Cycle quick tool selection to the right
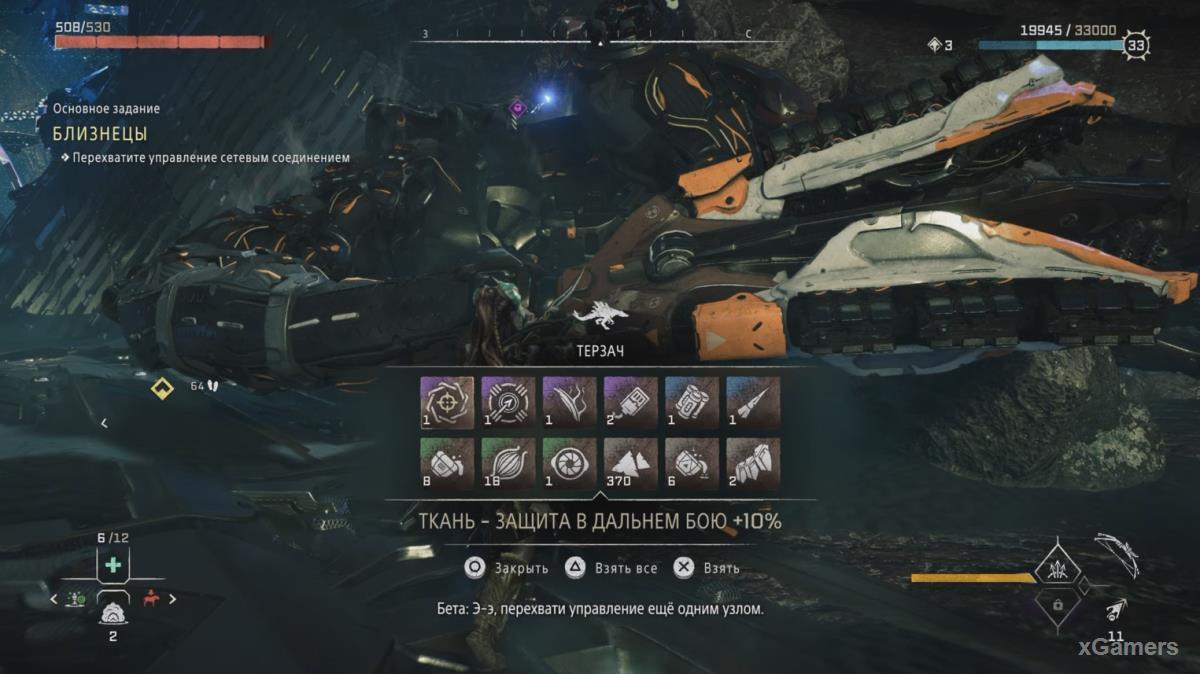 pos(172,599)
